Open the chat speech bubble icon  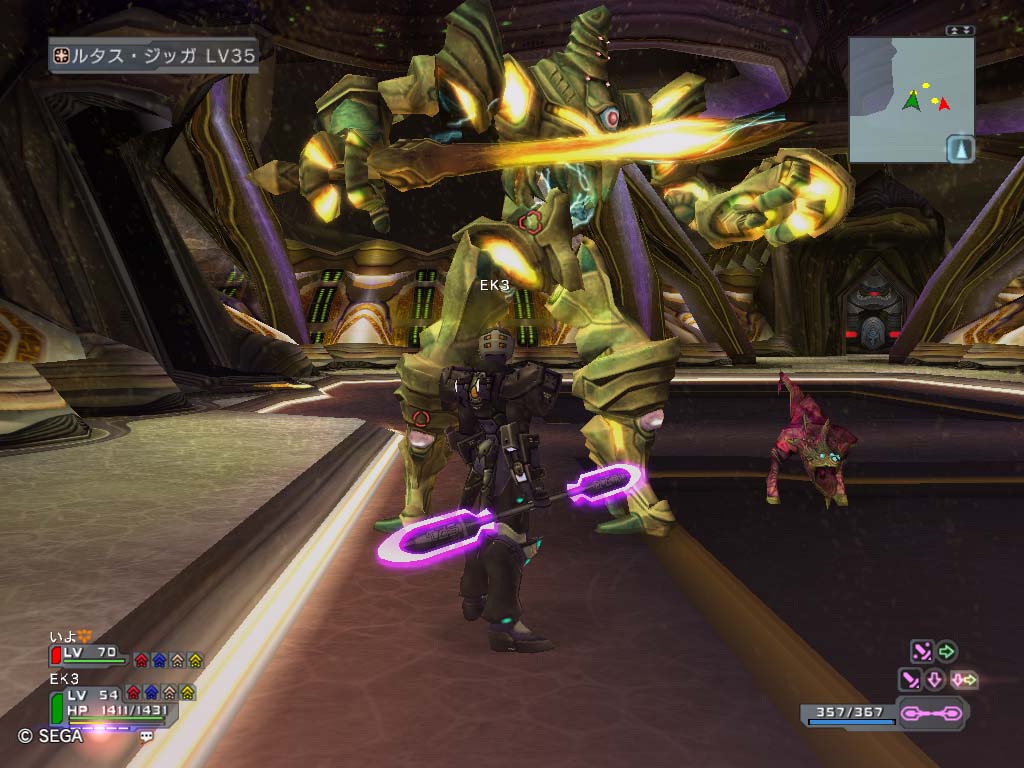147,735
